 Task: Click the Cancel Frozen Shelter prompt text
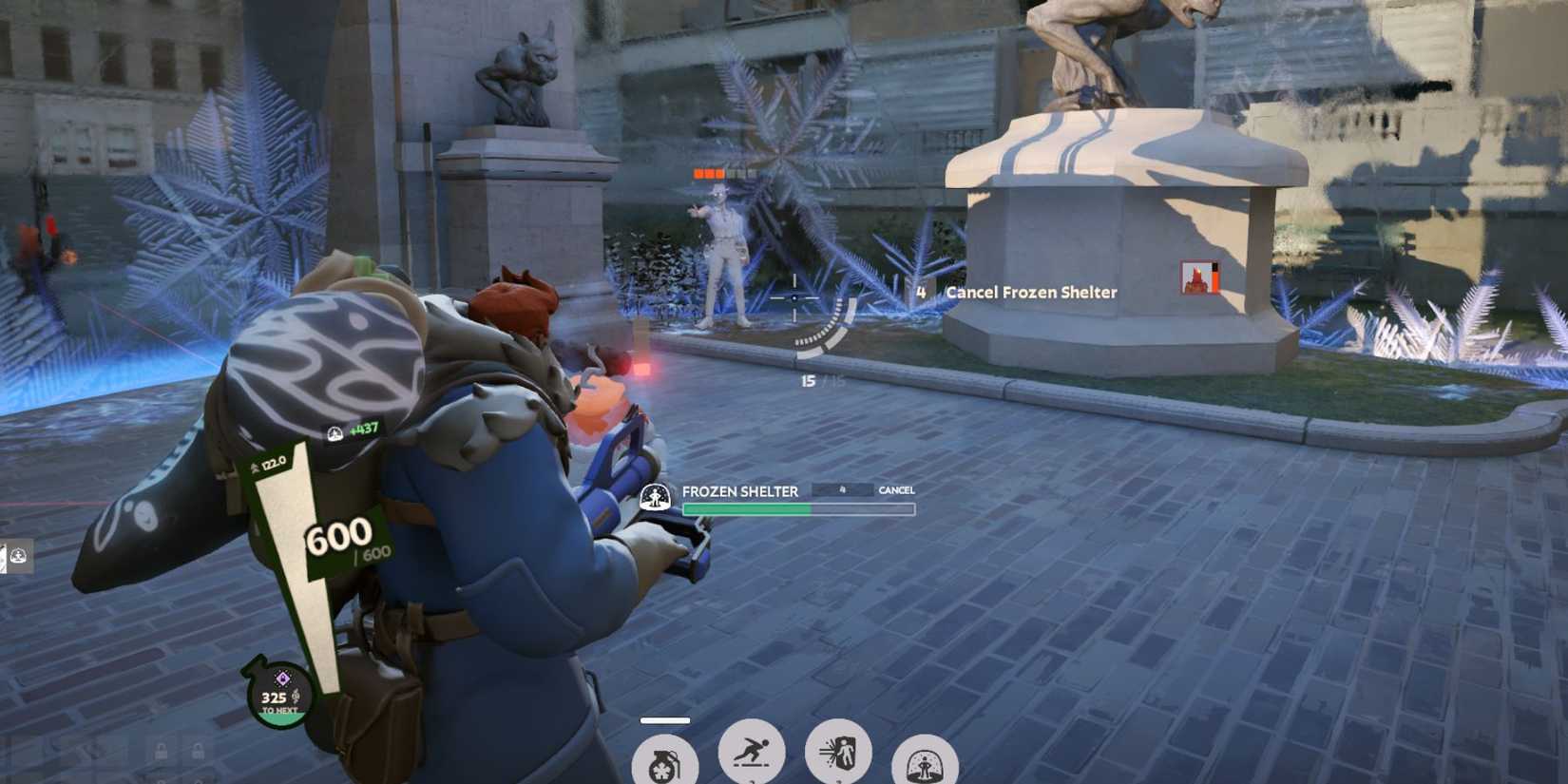1030,293
